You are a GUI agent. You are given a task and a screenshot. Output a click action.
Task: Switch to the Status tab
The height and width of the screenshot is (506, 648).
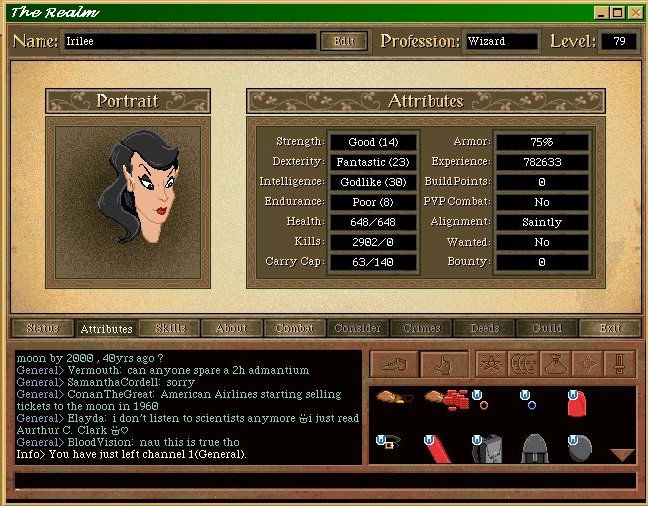click(x=43, y=328)
